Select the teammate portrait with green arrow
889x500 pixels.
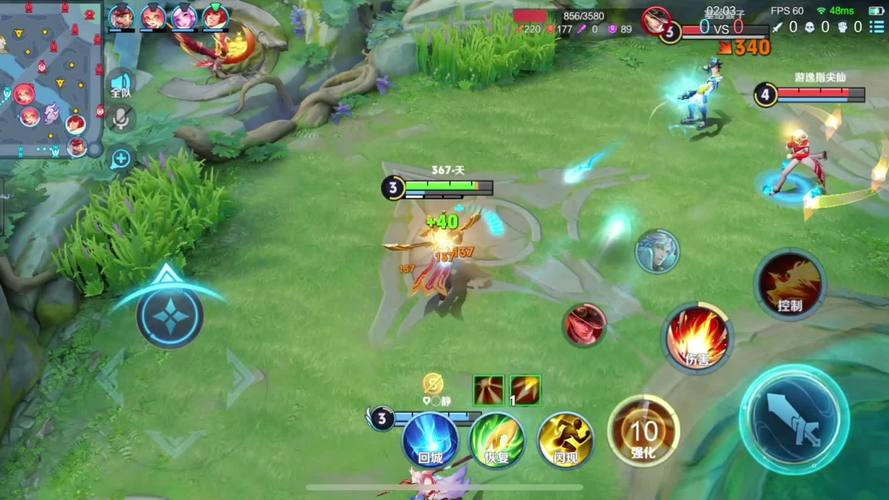coord(215,17)
